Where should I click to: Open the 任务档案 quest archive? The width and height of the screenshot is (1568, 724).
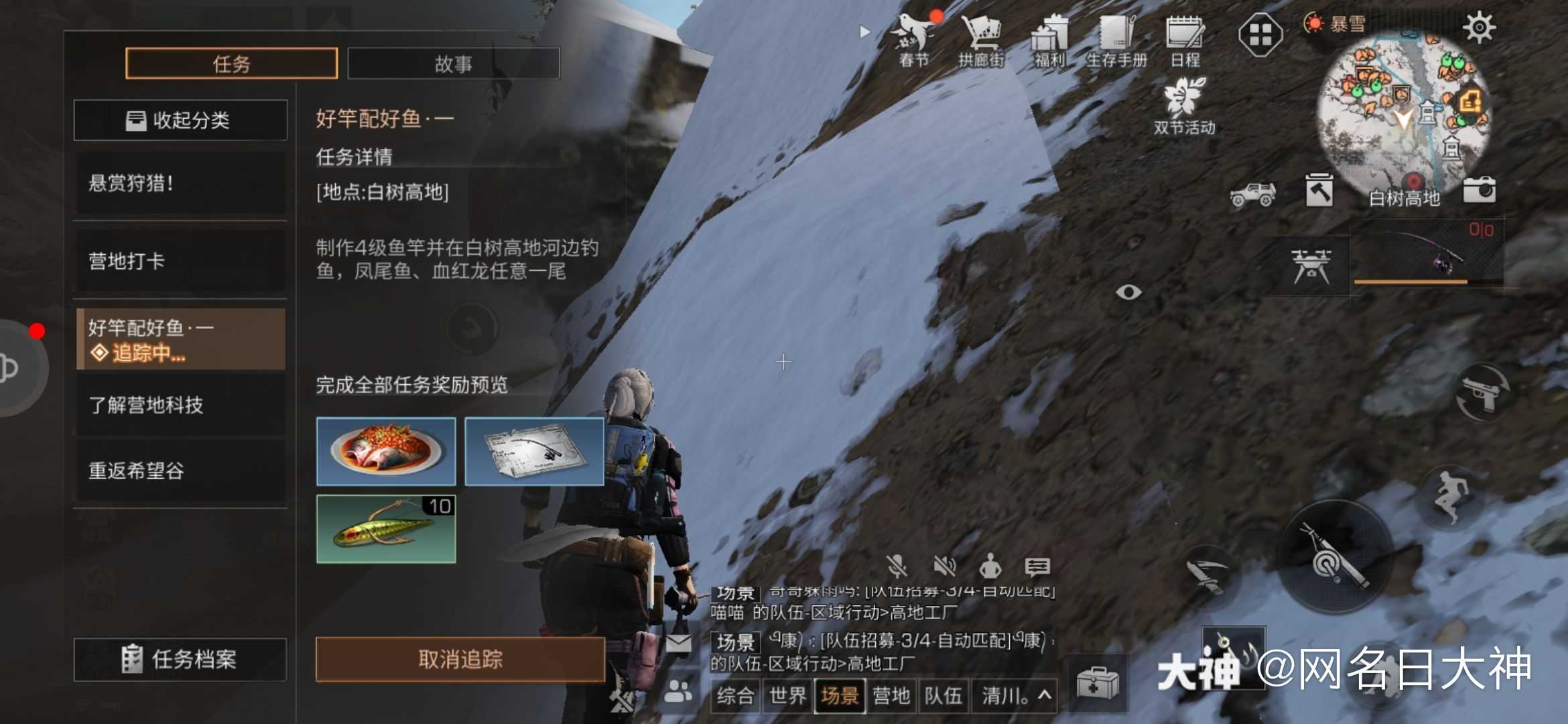181,660
